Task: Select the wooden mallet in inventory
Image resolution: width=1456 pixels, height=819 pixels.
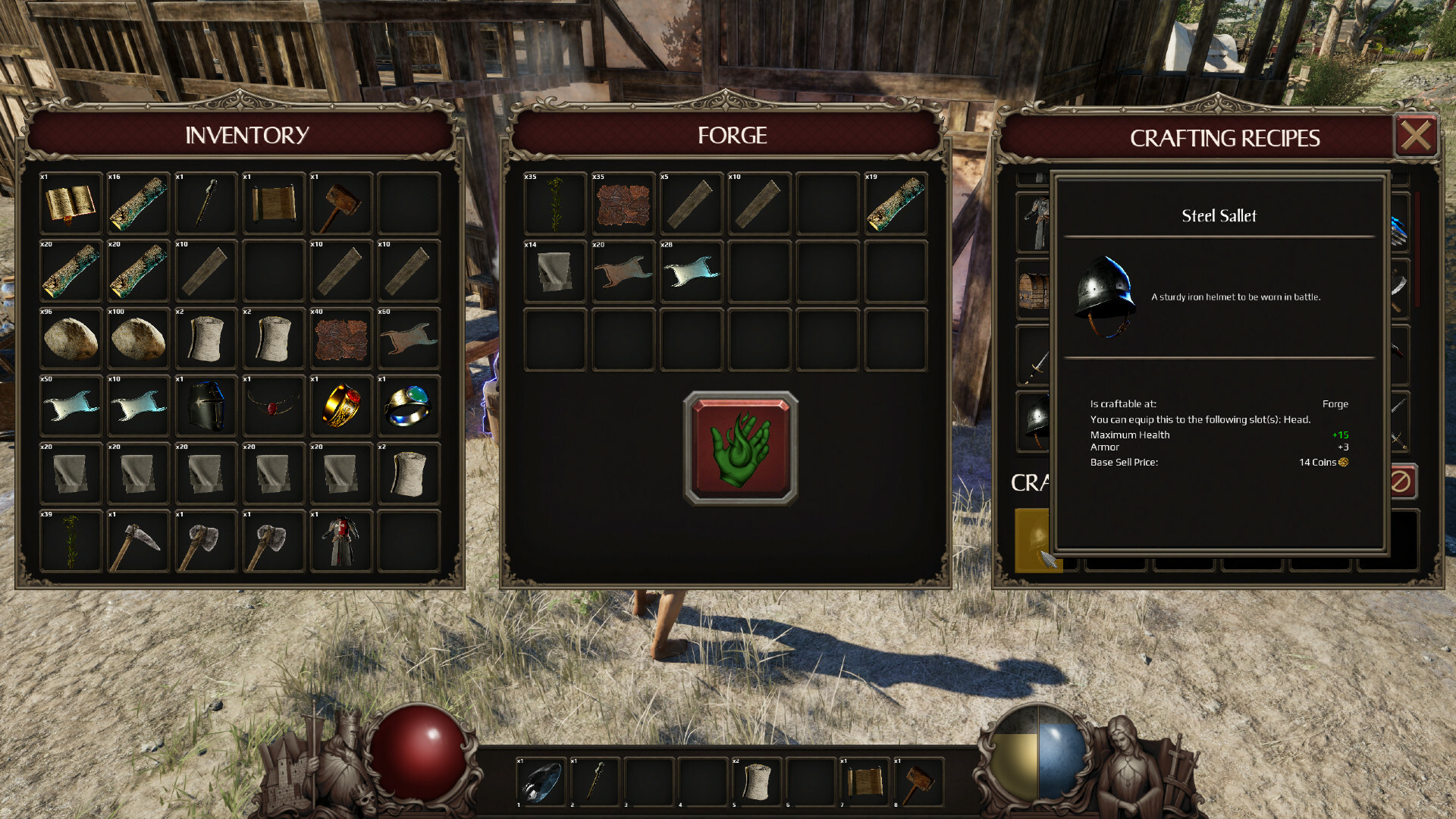Action: coord(341,203)
